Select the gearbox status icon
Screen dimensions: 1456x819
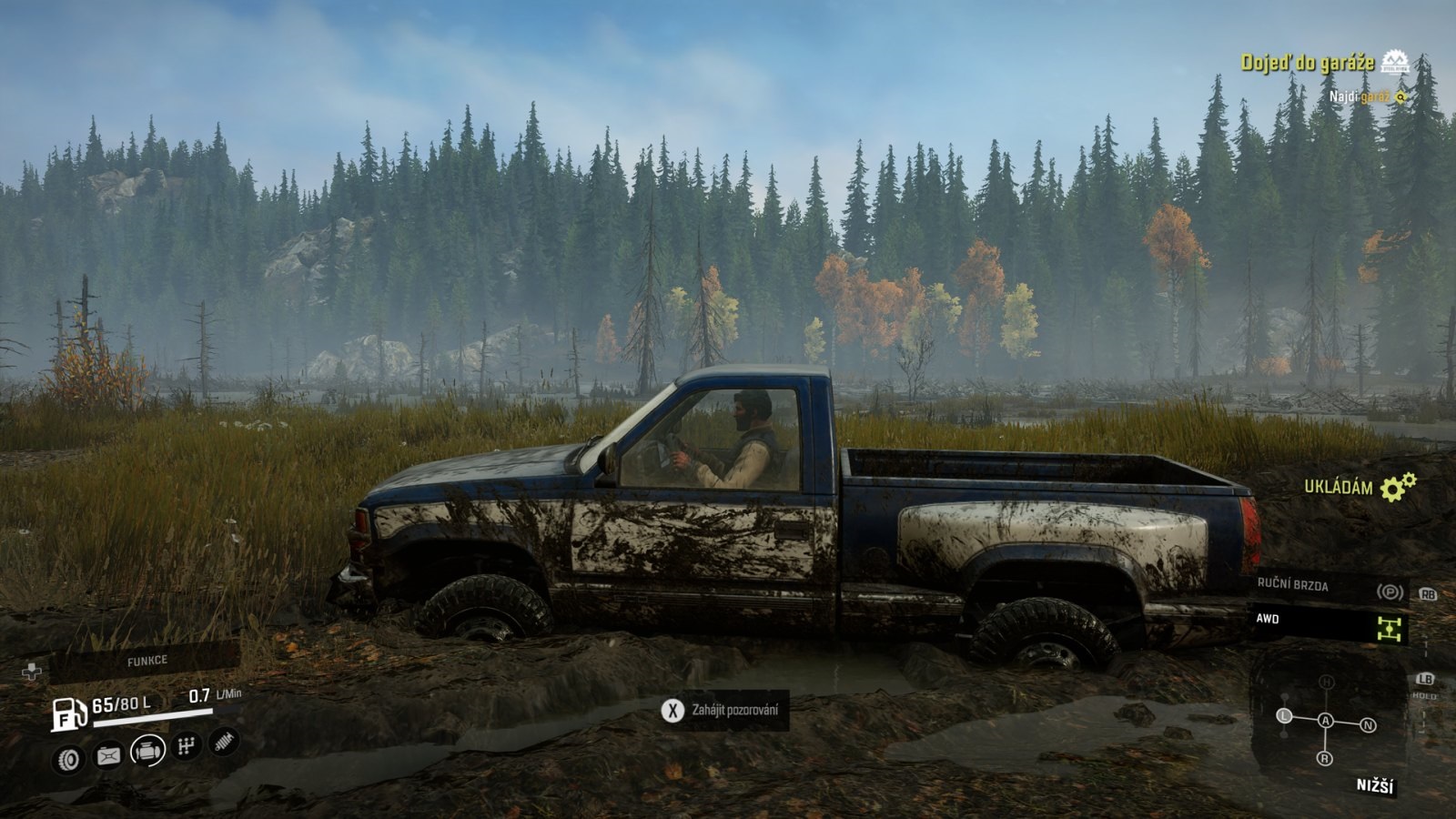tap(187, 747)
